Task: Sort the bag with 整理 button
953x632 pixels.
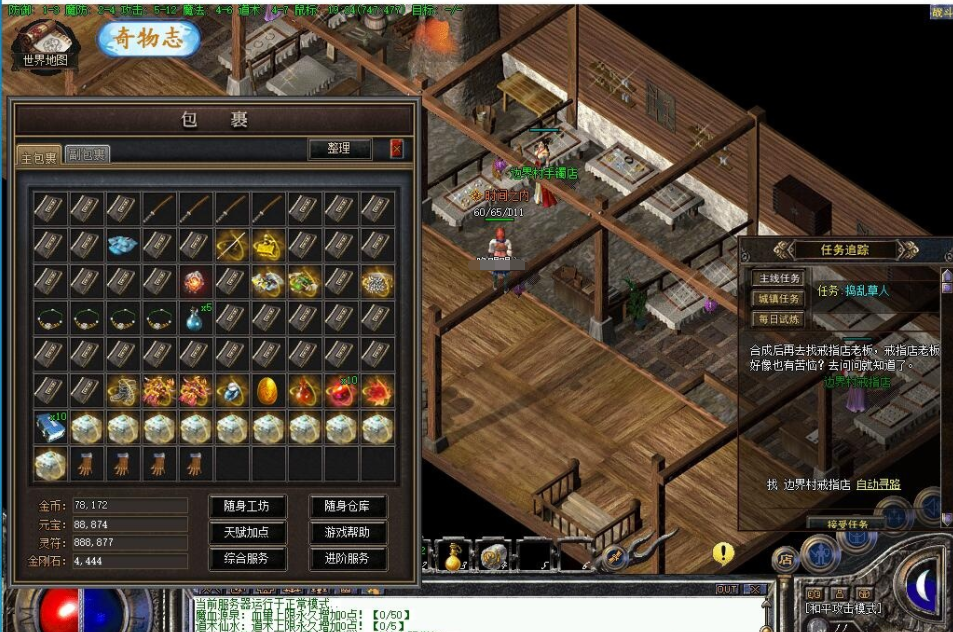Action: [339, 149]
